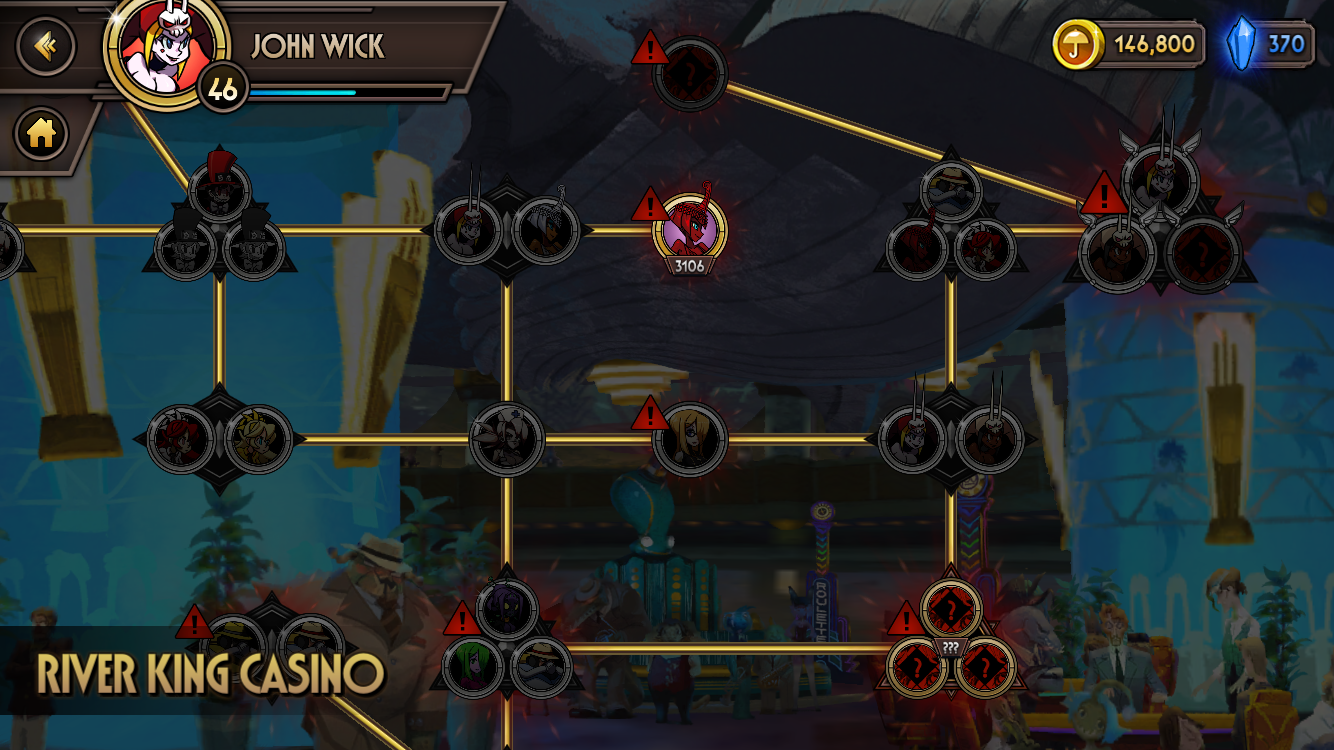The height and width of the screenshot is (750, 1334).
Task: Select the single grey fighter node at the crossroads
Action: (507, 438)
